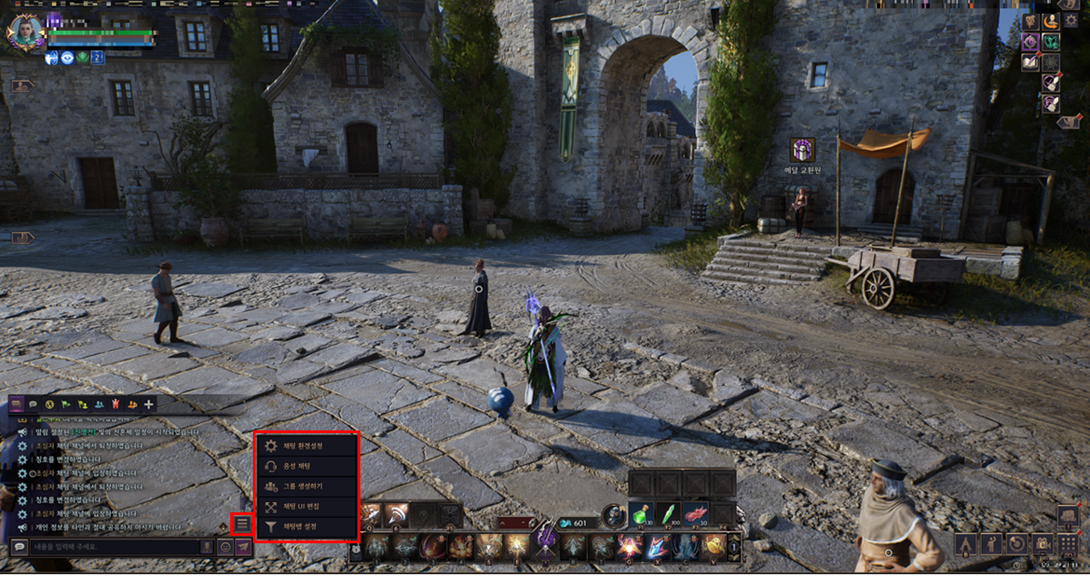The height and width of the screenshot is (576, 1090).
Task: Switch to the red crown chat tab
Action: point(116,404)
